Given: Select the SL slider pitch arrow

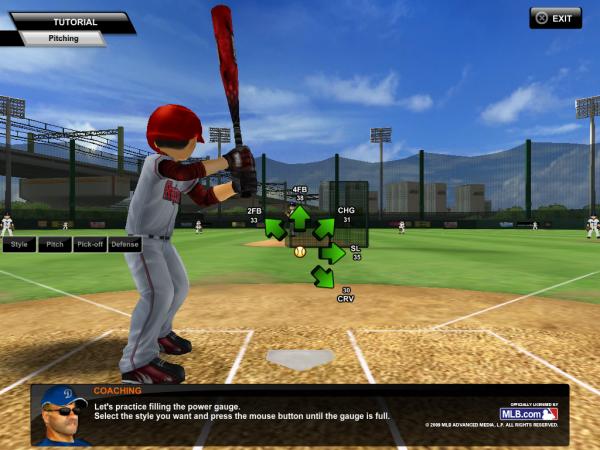Looking at the screenshot, I should point(332,254).
